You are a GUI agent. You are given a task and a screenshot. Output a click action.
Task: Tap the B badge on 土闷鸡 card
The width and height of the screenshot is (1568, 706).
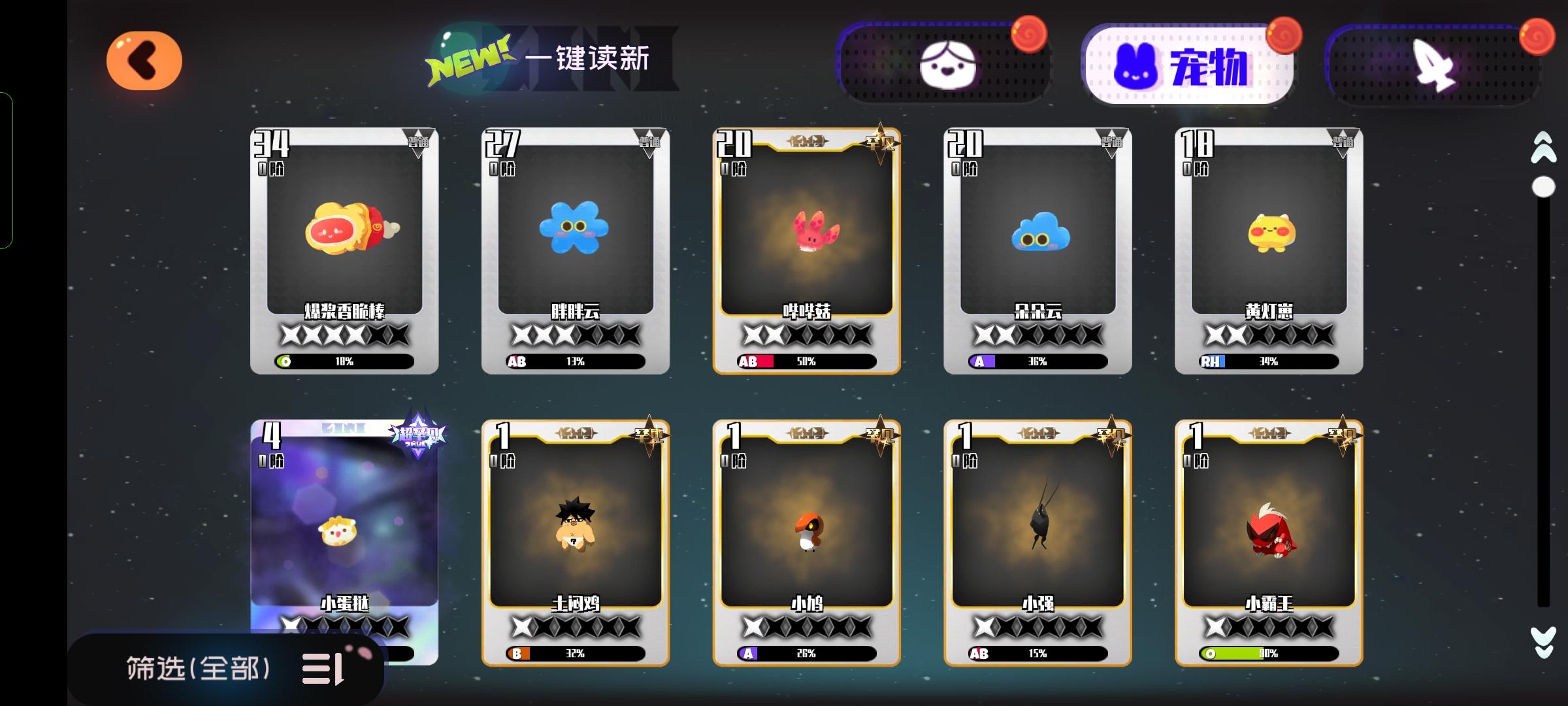[516, 652]
